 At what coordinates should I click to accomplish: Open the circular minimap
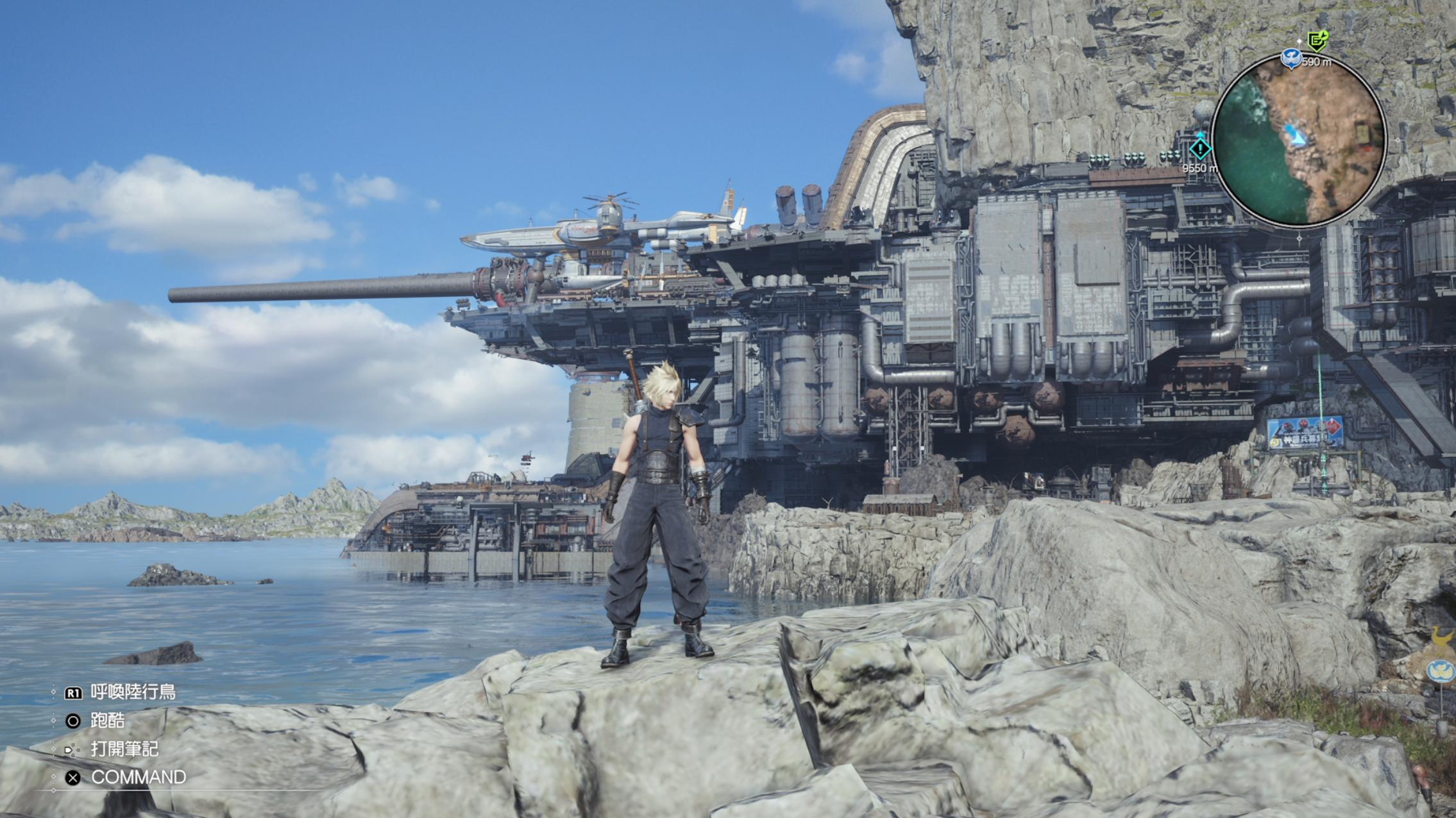[x=1299, y=141]
